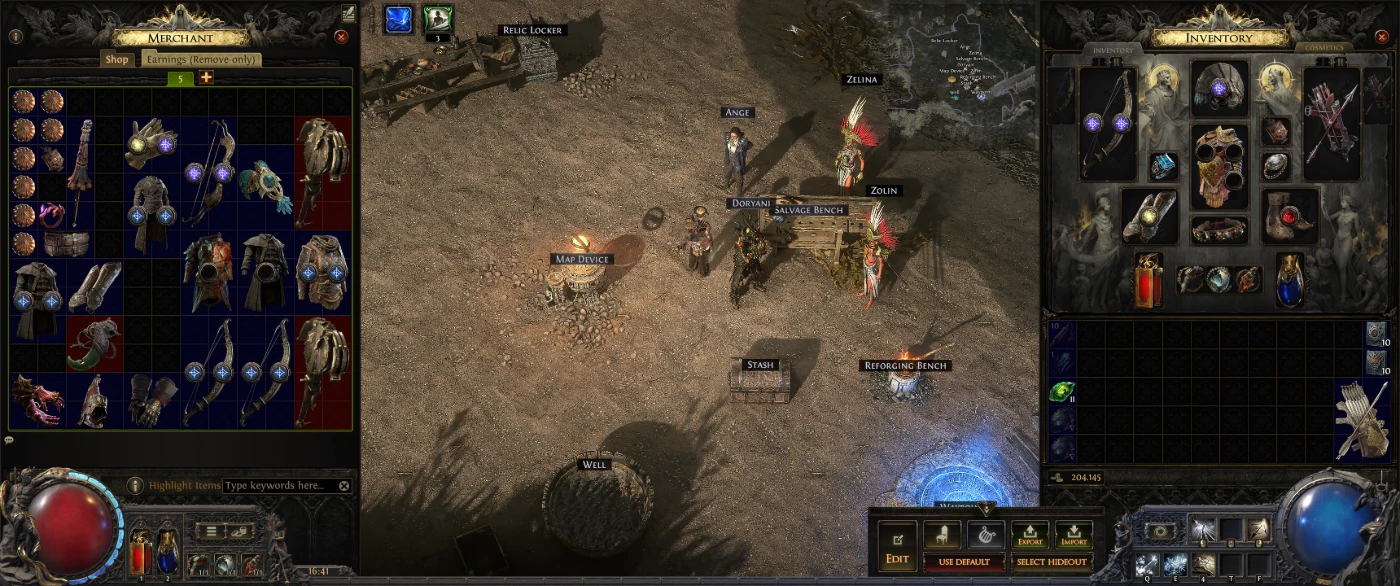Select the equipped helmet slot

(1219, 89)
